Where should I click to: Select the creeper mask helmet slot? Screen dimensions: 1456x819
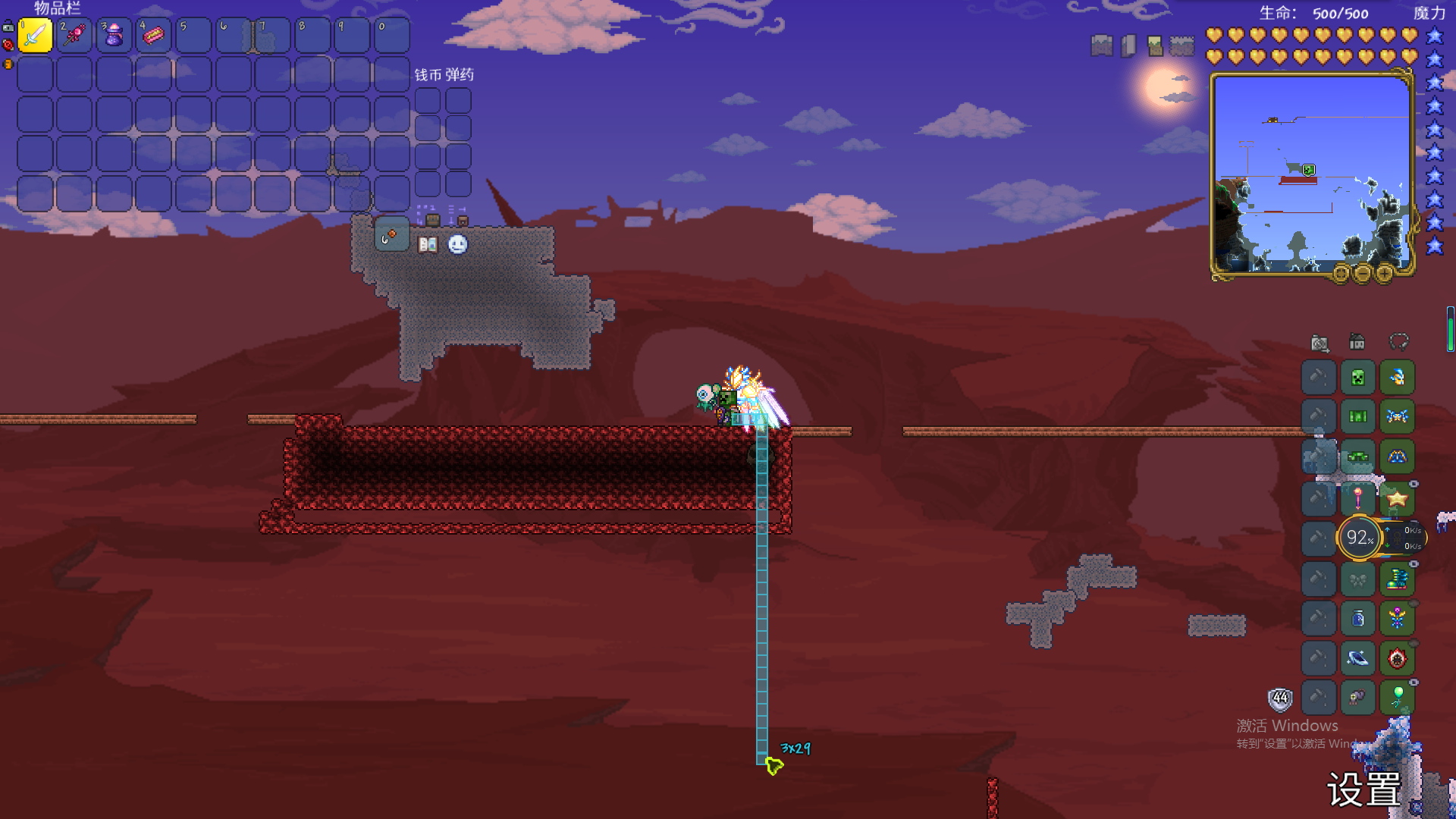[x=1357, y=378]
